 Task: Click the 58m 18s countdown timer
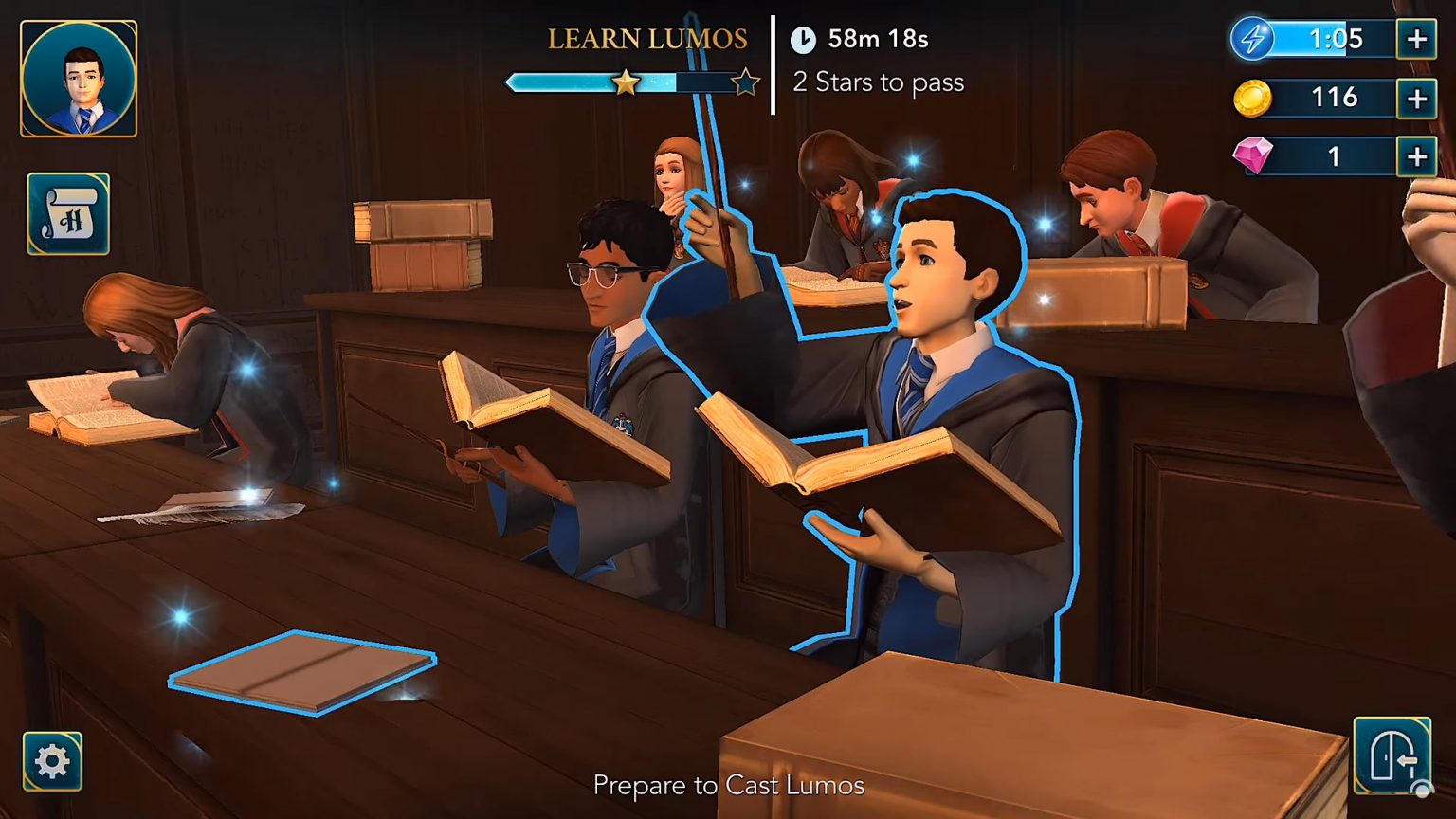tap(877, 40)
